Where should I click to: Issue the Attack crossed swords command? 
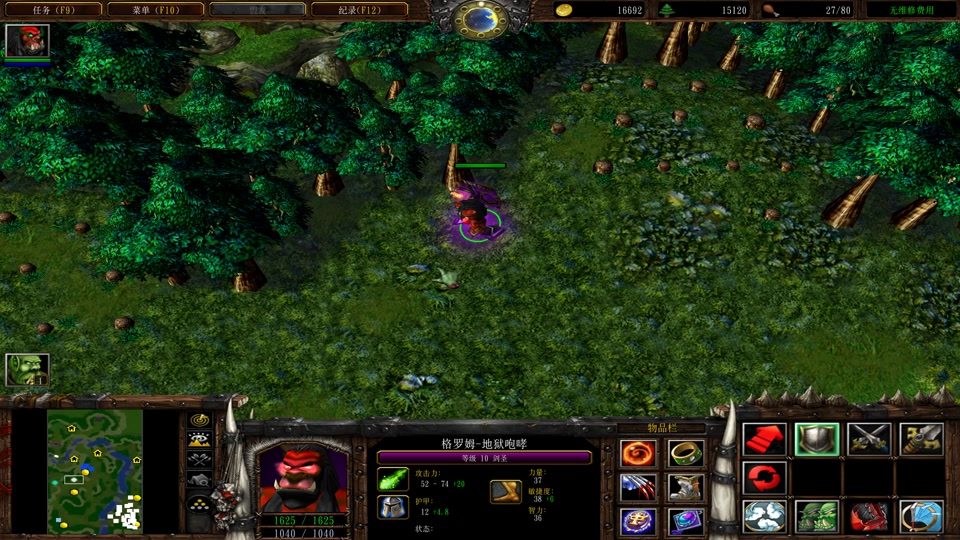[869, 440]
